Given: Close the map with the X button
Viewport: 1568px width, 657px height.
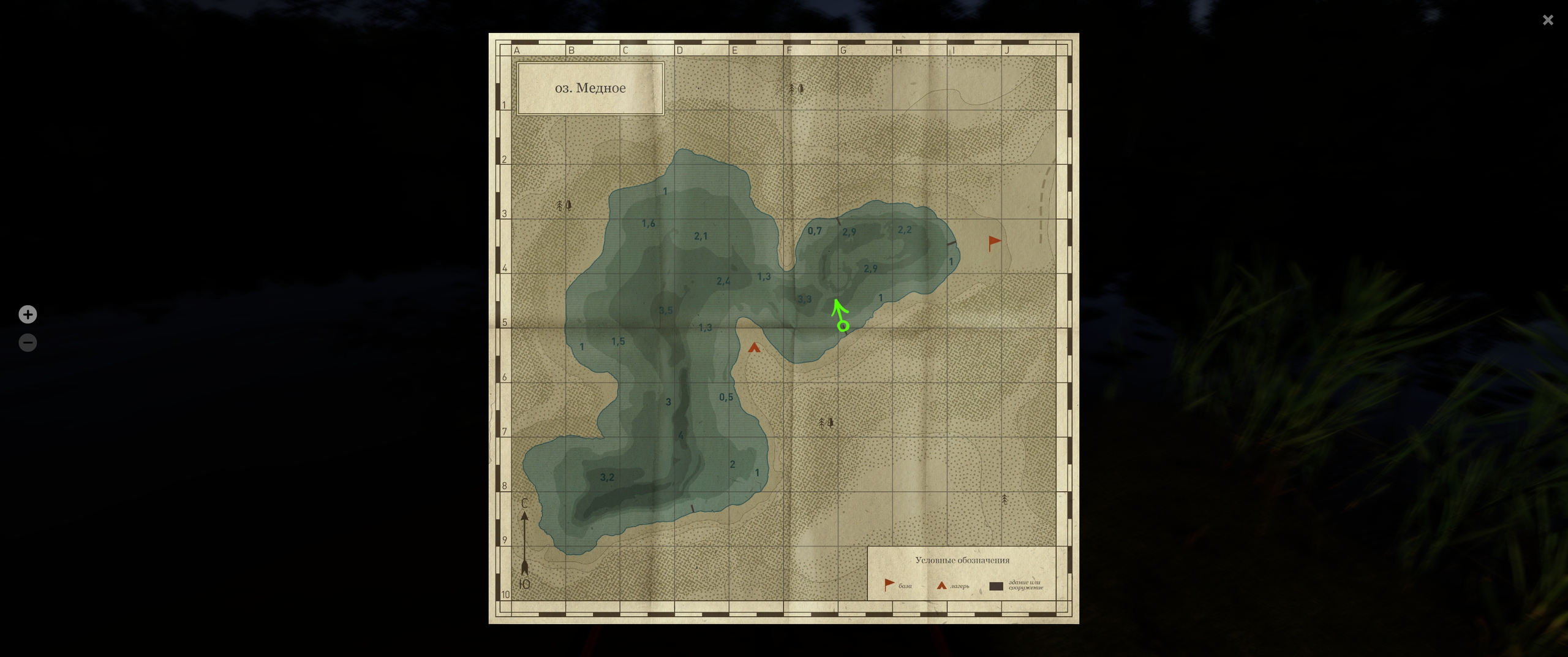Looking at the screenshot, I should tap(1548, 20).
